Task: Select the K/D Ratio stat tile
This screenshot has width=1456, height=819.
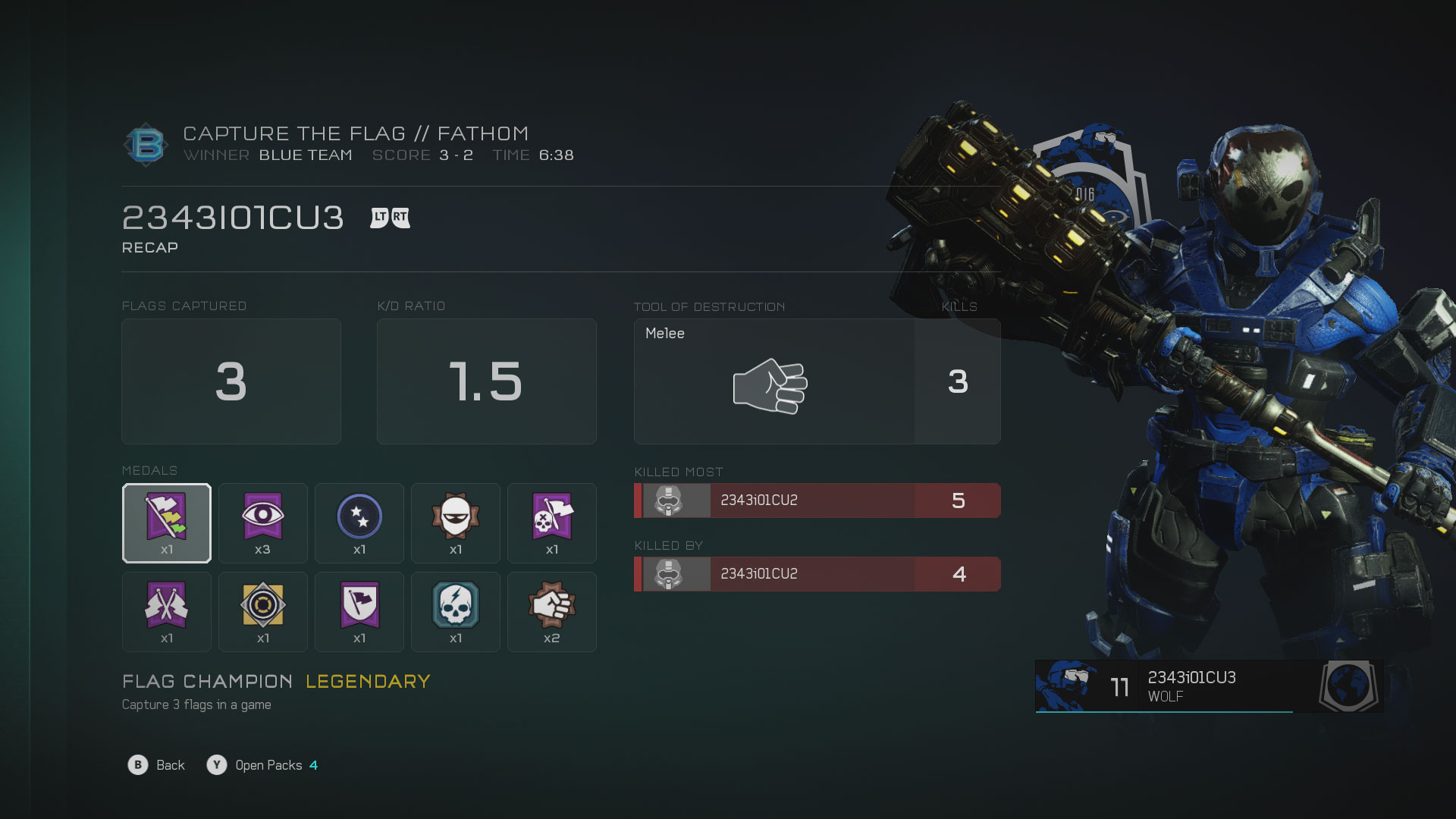Action: click(x=487, y=381)
